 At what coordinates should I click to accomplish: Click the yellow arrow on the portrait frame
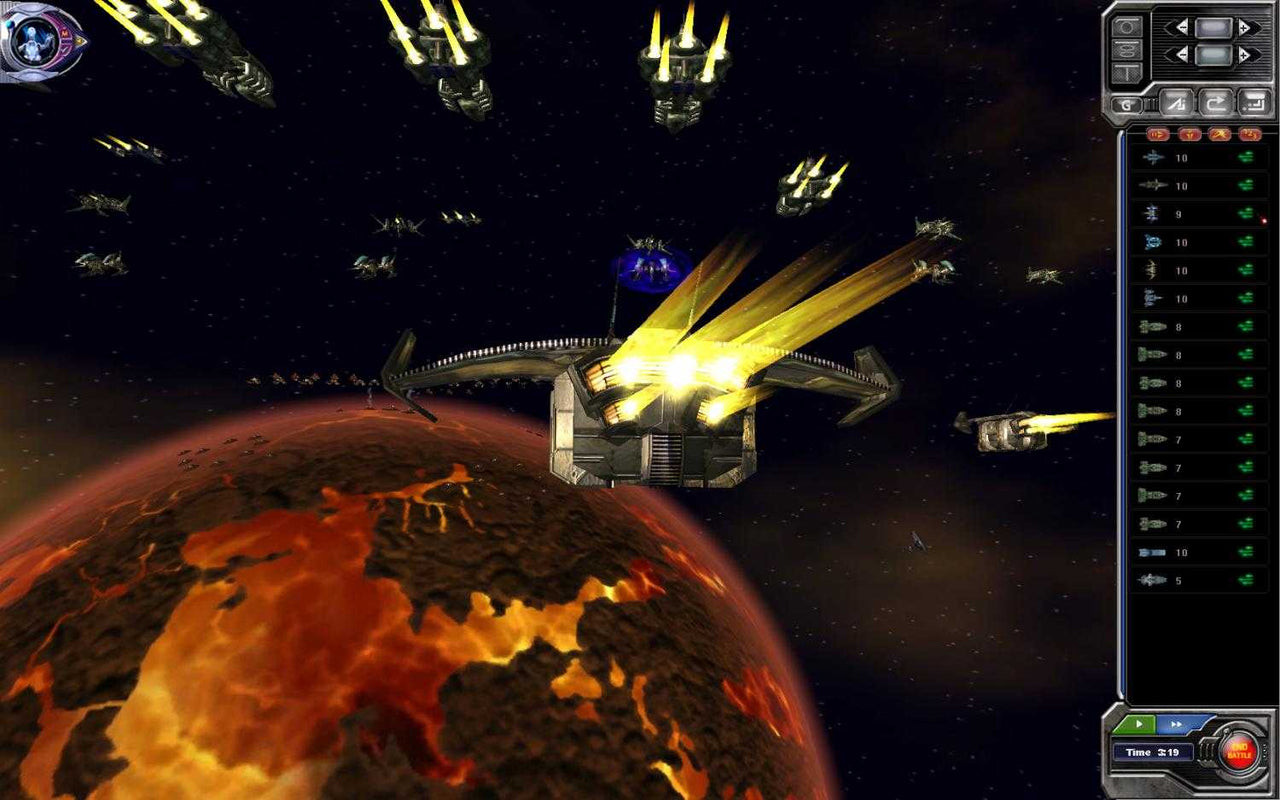tap(78, 41)
